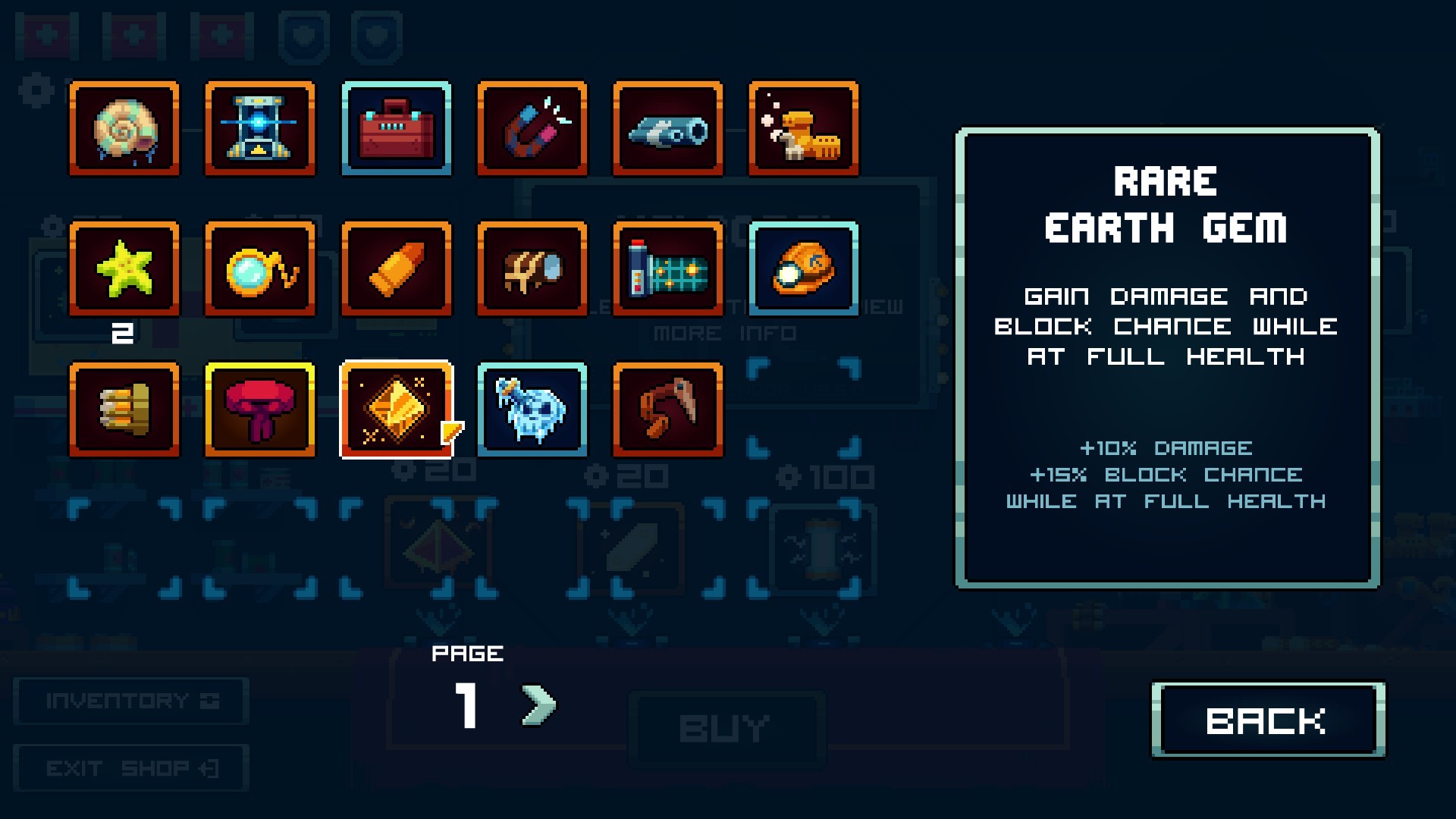Select the grappling hook item

point(669,411)
